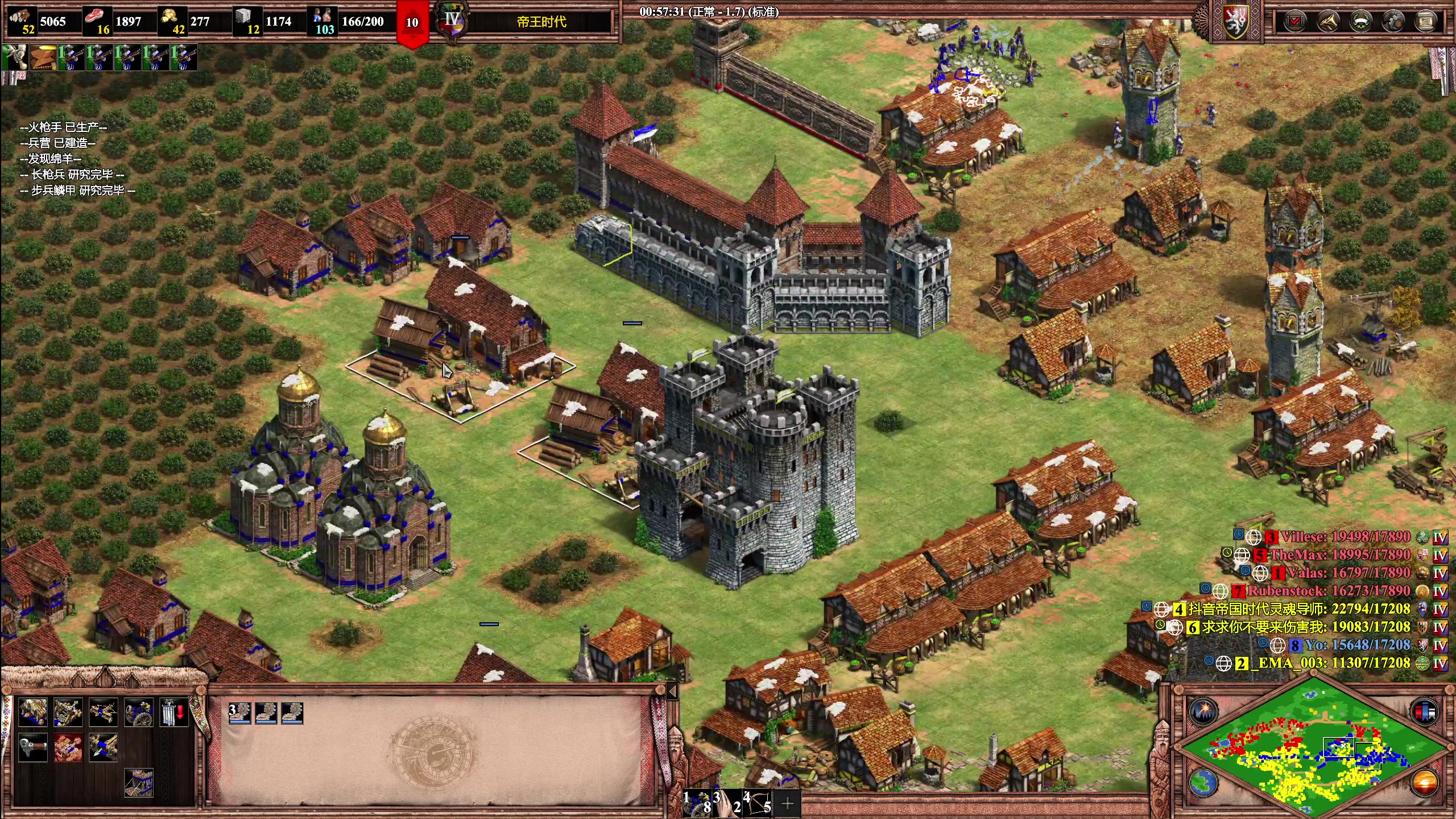Train a battering ram unit
Viewport: 1456px width, 819px height.
pos(33,712)
